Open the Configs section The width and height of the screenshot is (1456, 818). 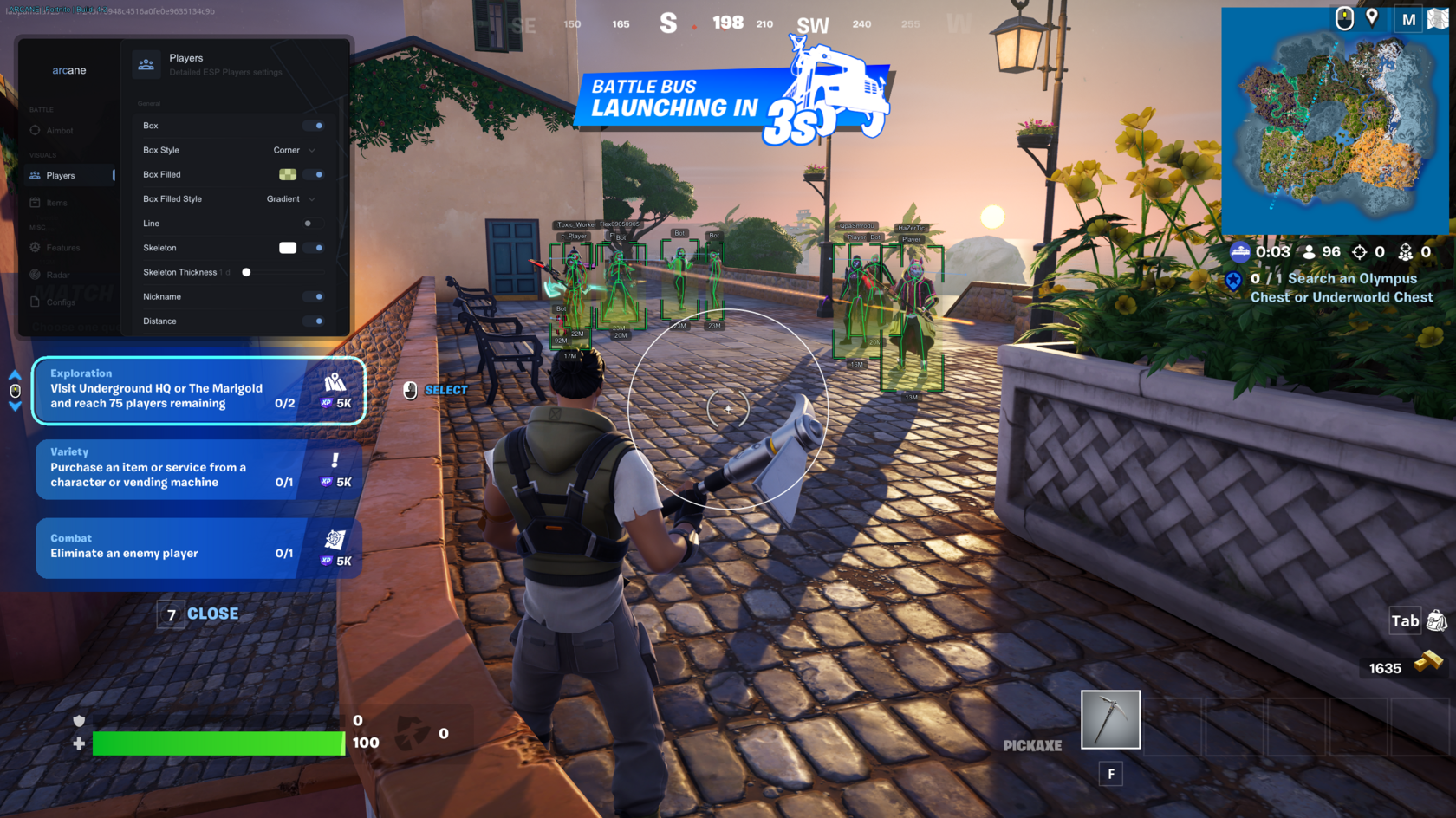coord(61,302)
